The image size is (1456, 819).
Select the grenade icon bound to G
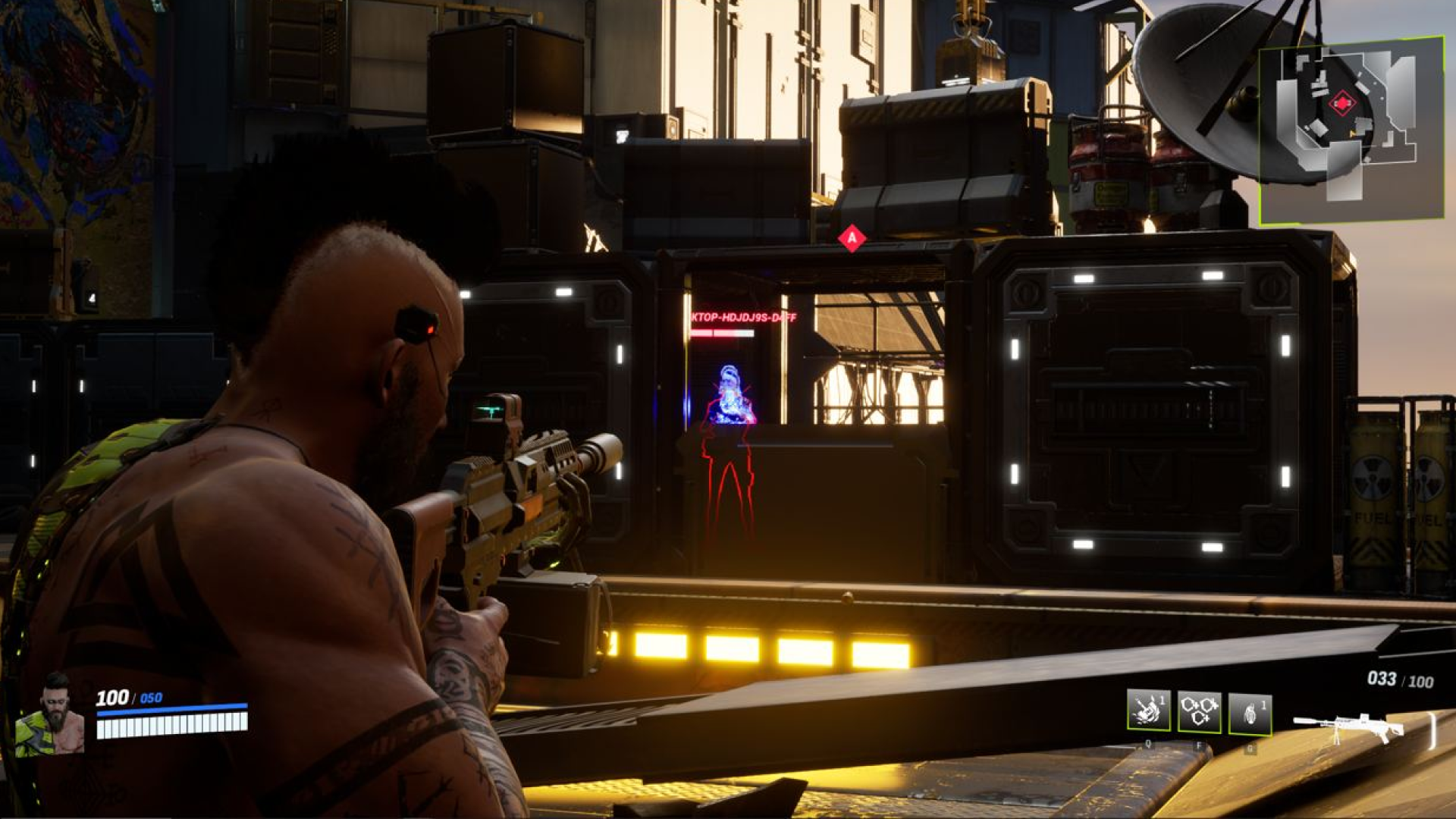click(x=1249, y=713)
